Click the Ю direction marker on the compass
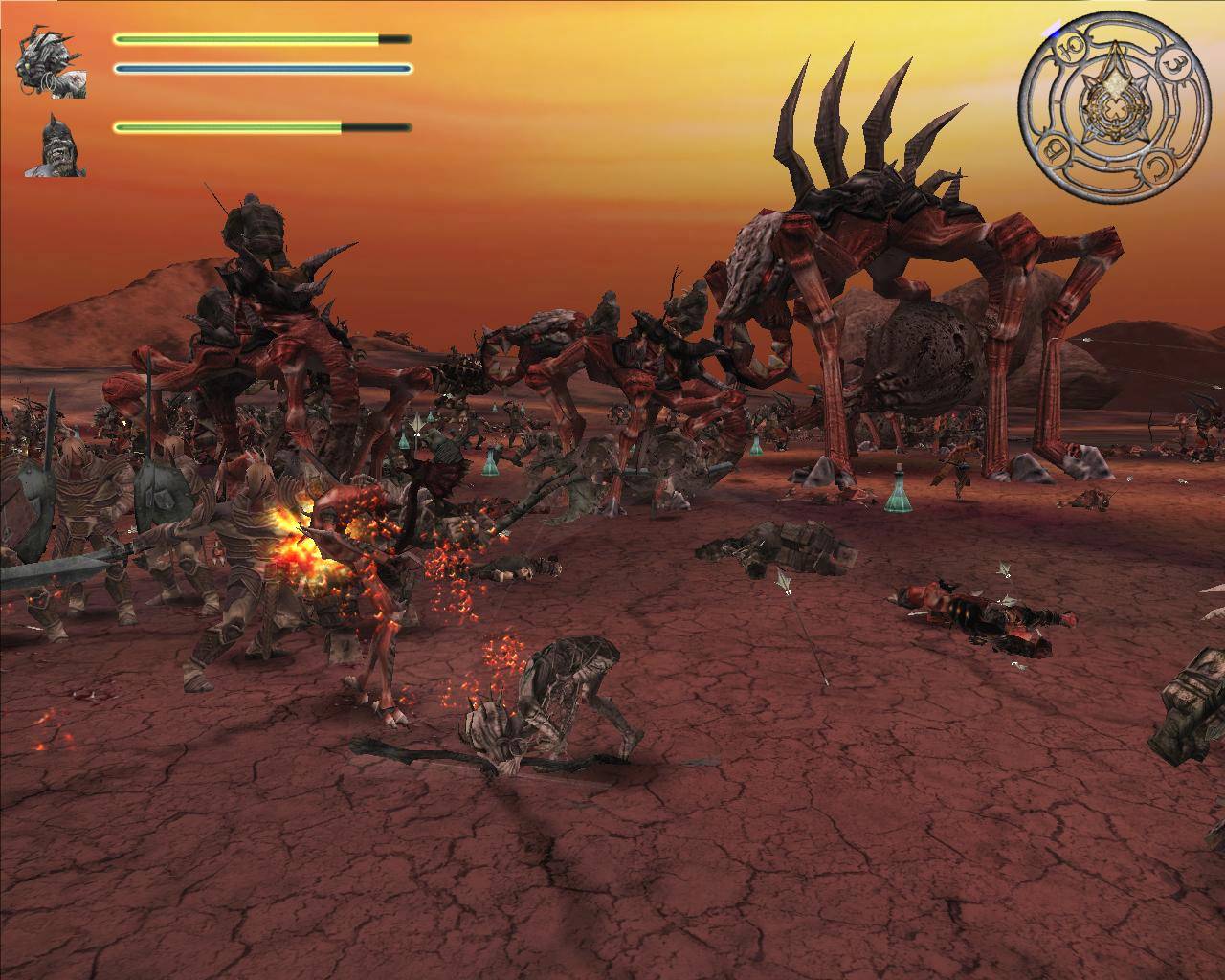Image resolution: width=1225 pixels, height=980 pixels. 1070,45
